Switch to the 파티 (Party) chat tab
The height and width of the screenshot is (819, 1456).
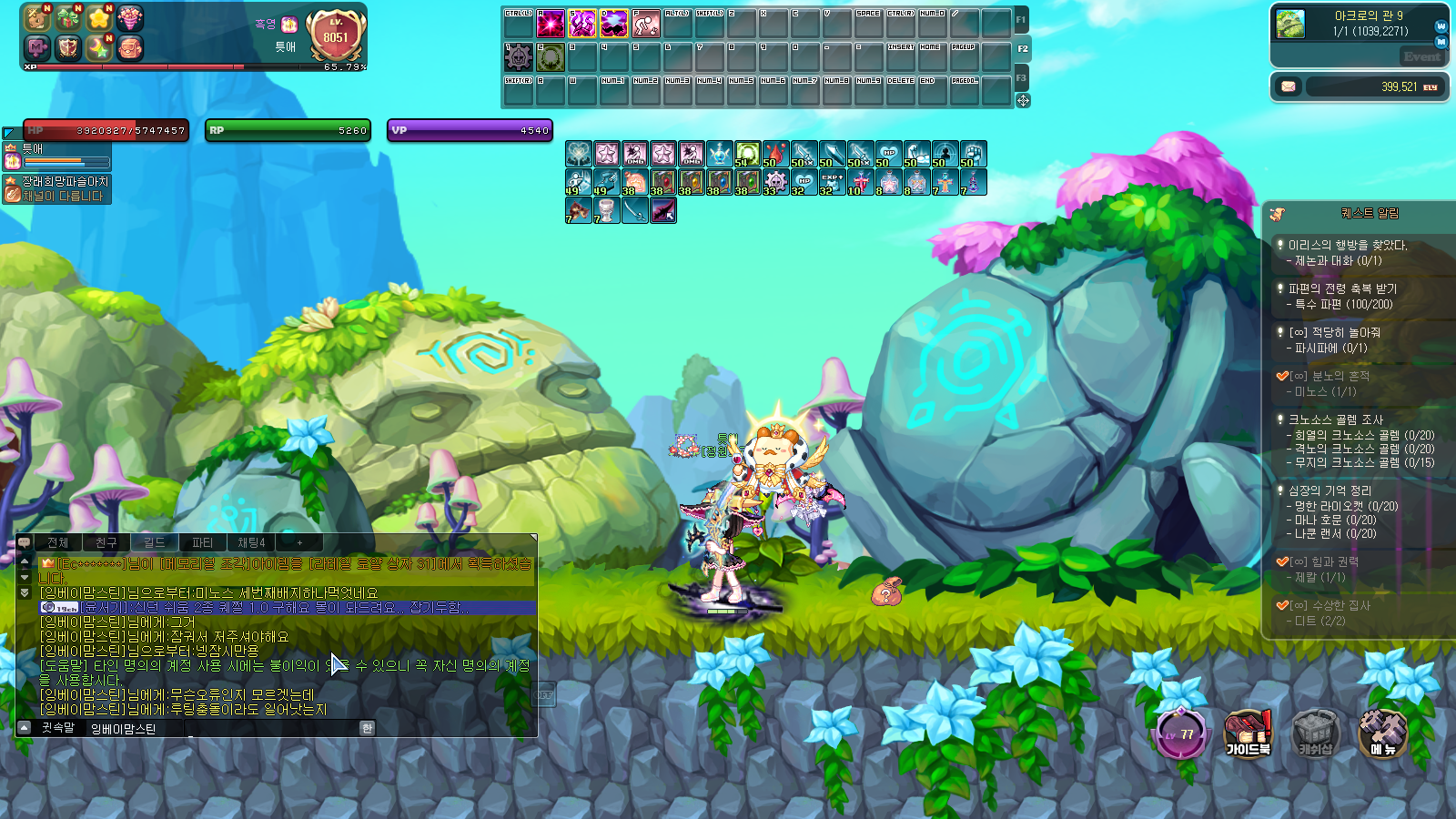pyautogui.click(x=203, y=542)
